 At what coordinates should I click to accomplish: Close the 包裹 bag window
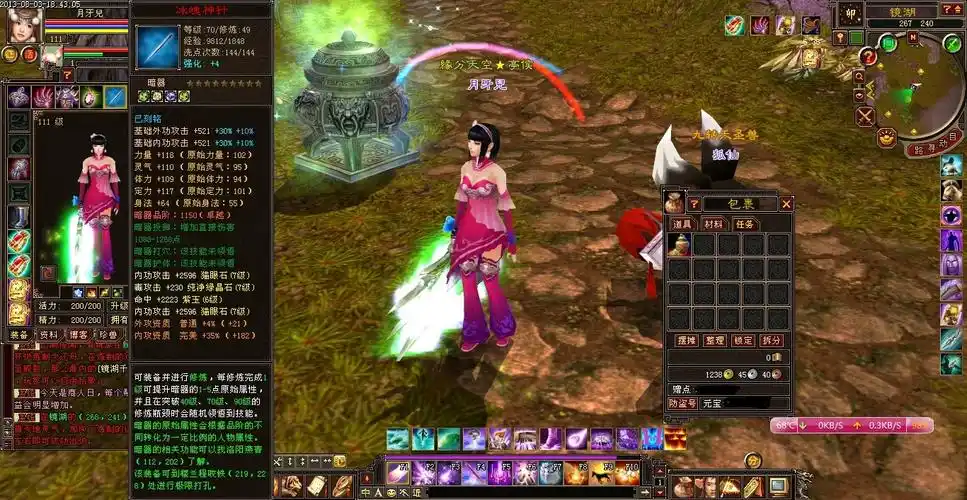pos(786,204)
